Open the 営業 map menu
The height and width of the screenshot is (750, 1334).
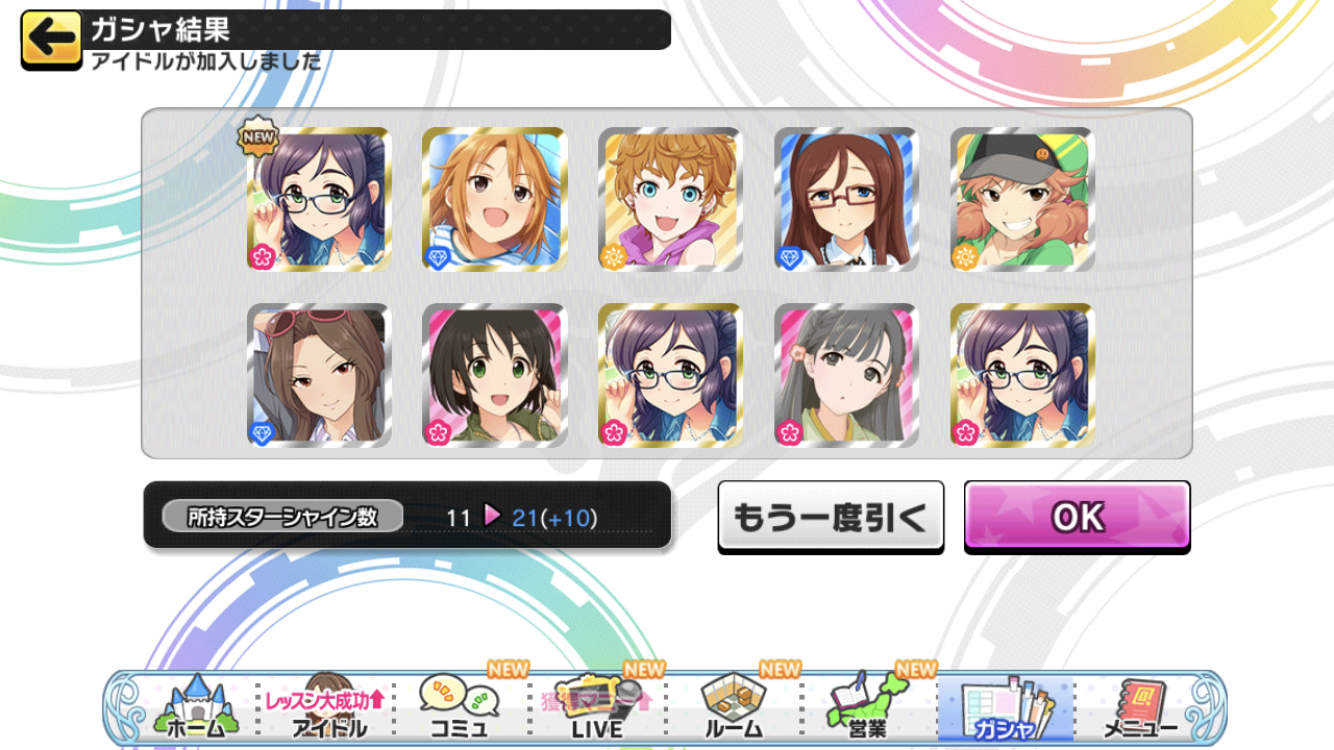(x=867, y=708)
